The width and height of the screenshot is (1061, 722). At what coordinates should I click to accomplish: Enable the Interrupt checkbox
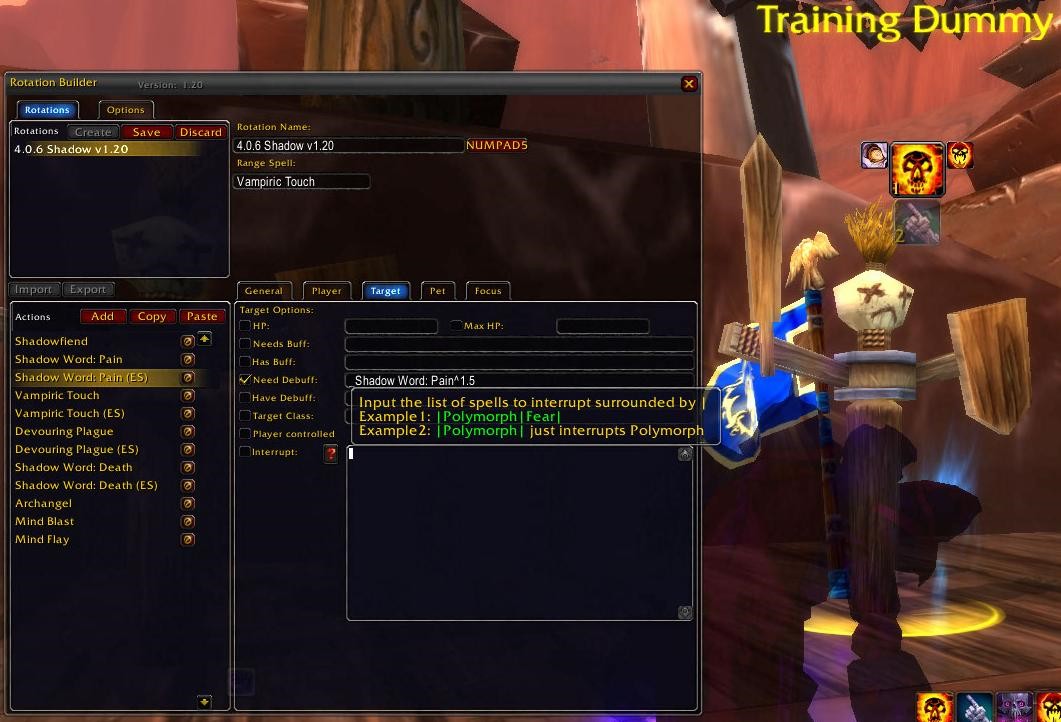246,452
